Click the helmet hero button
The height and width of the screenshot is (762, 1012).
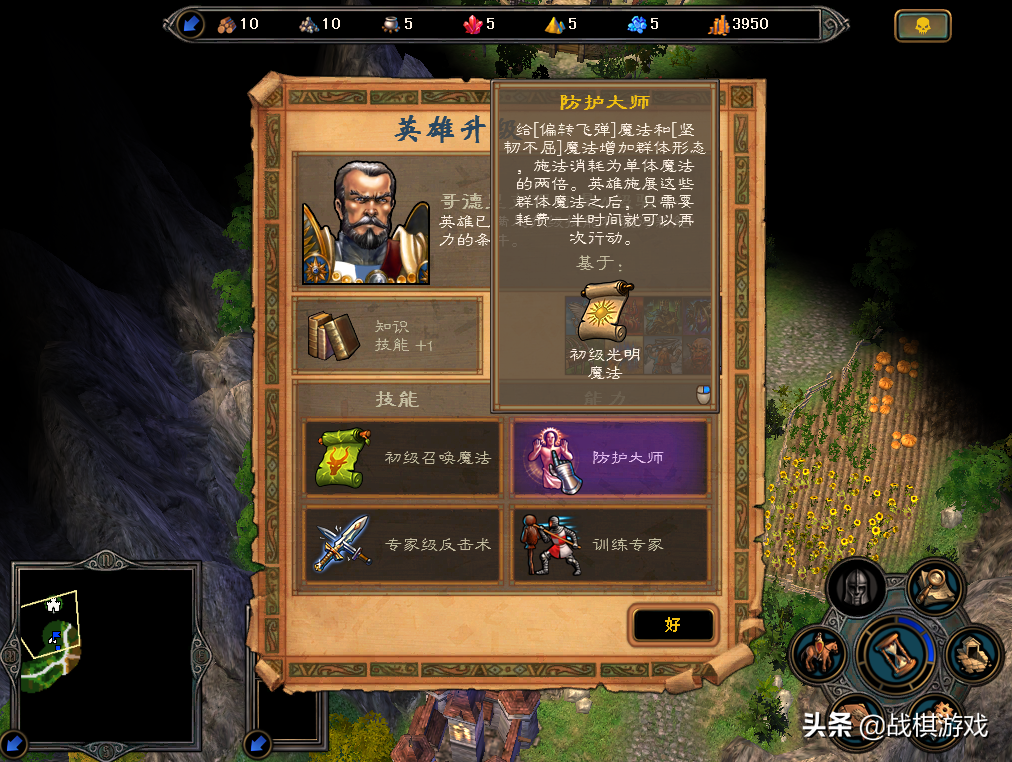857,587
